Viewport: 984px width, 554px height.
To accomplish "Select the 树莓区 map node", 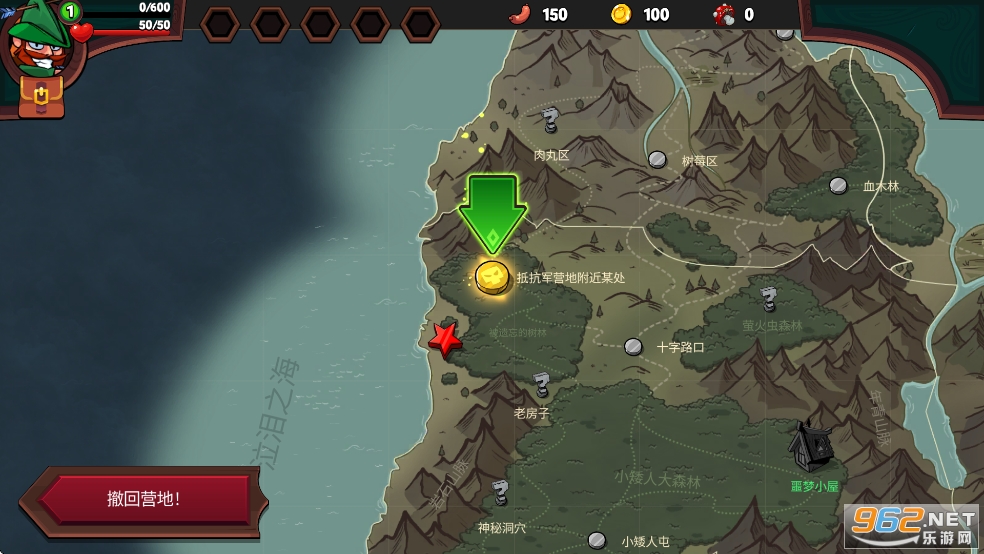I will pos(657,158).
